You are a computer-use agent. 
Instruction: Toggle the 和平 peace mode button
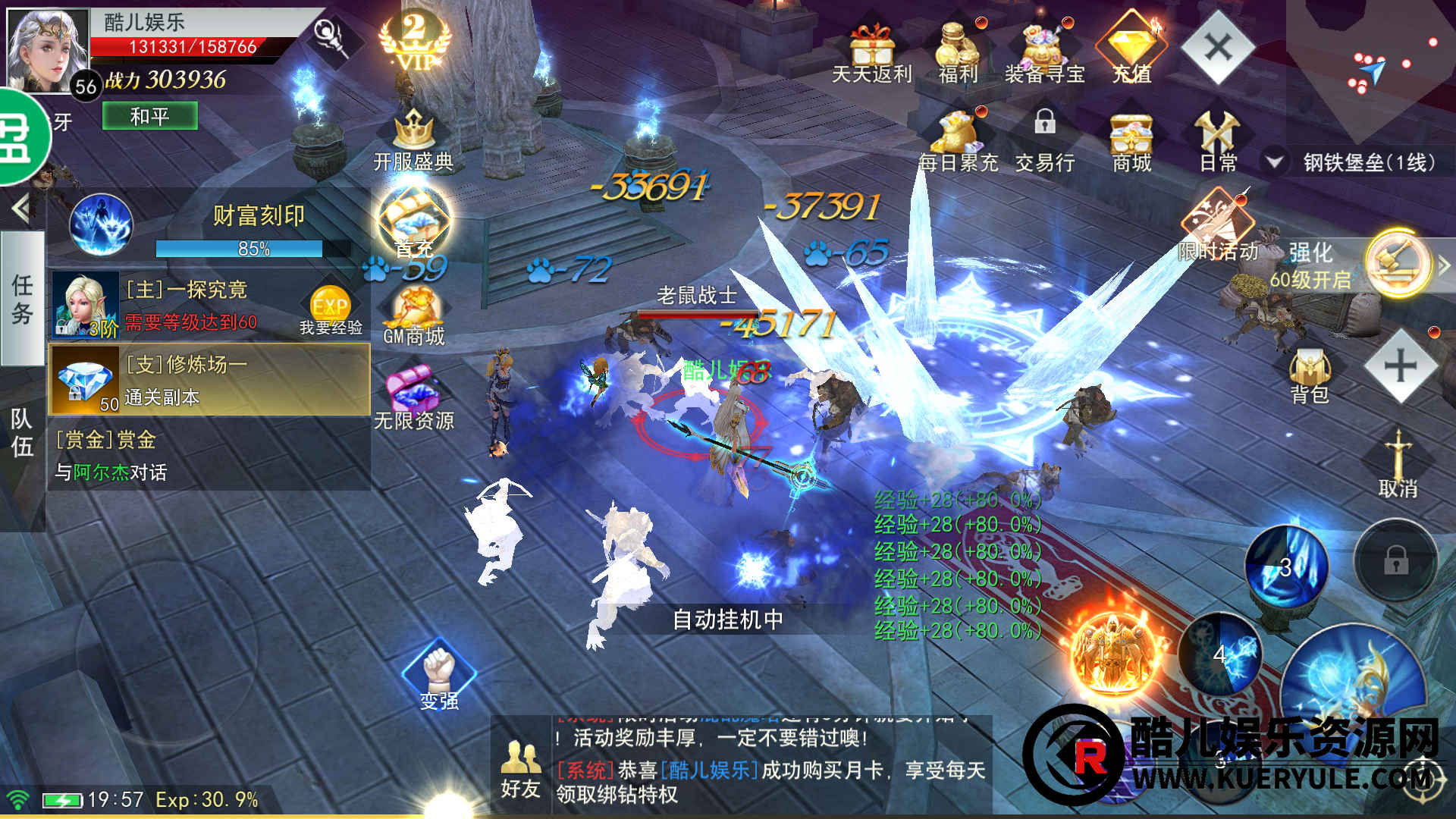click(149, 116)
